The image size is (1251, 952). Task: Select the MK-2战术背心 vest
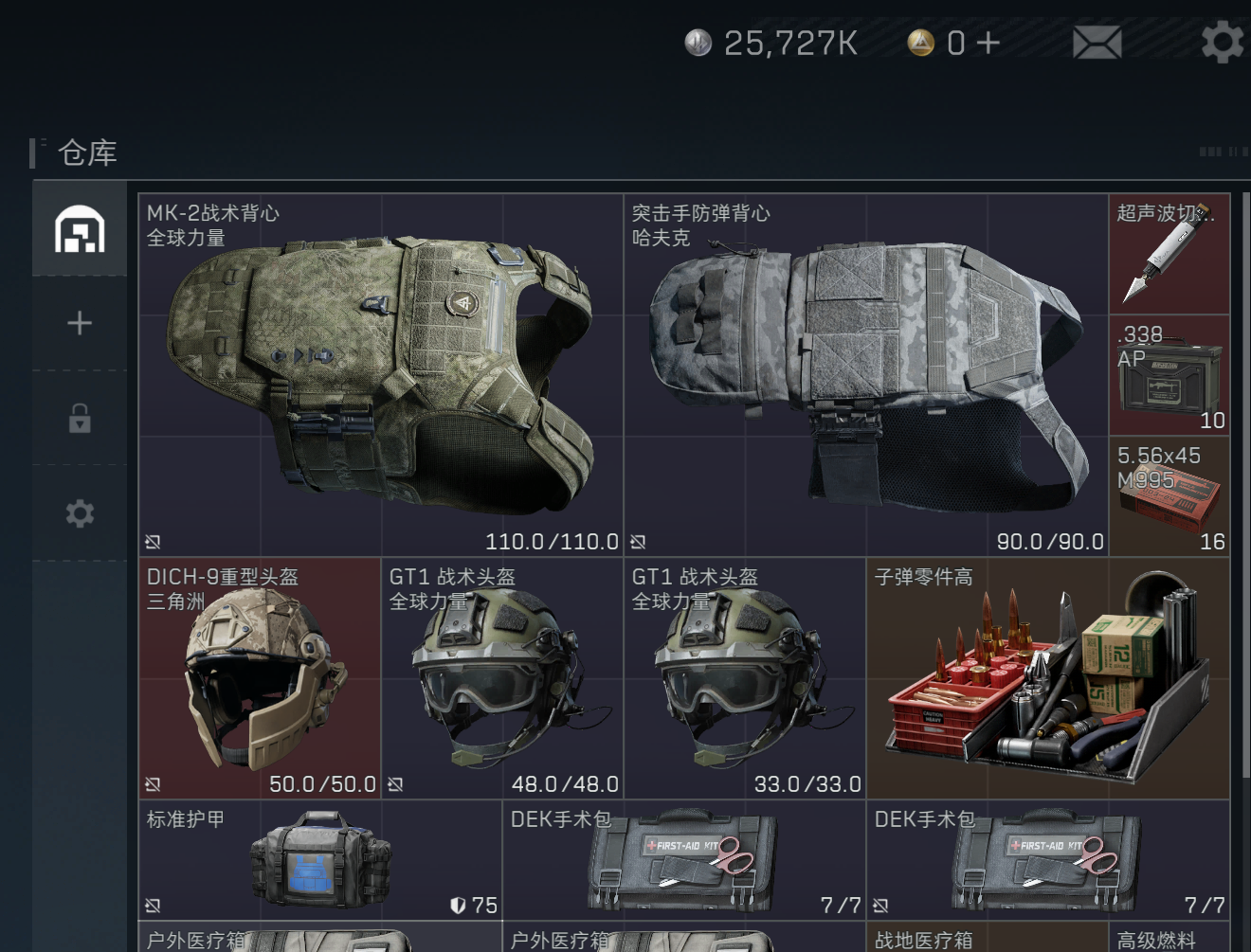(x=380, y=375)
